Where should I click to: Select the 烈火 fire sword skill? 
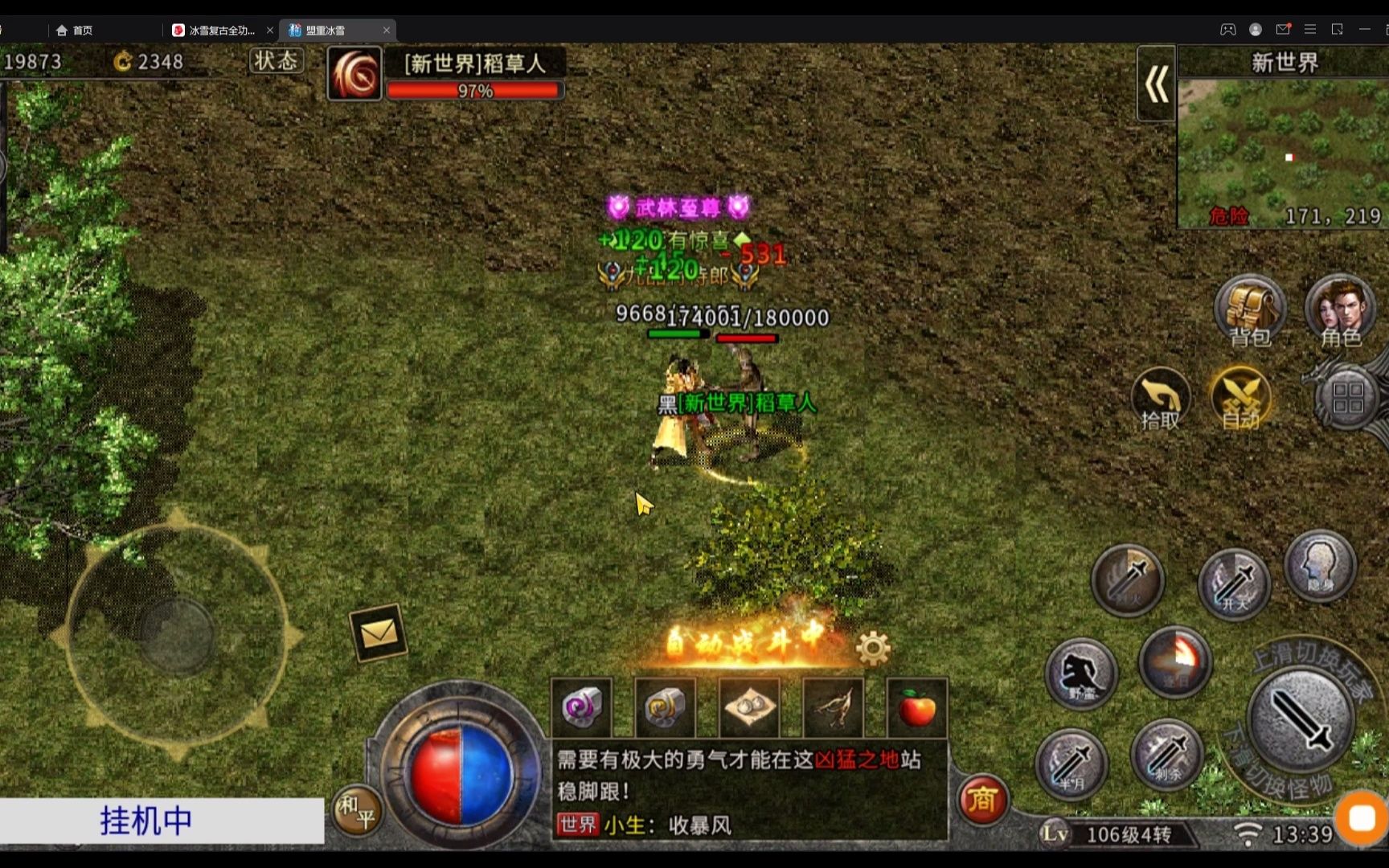1128,580
